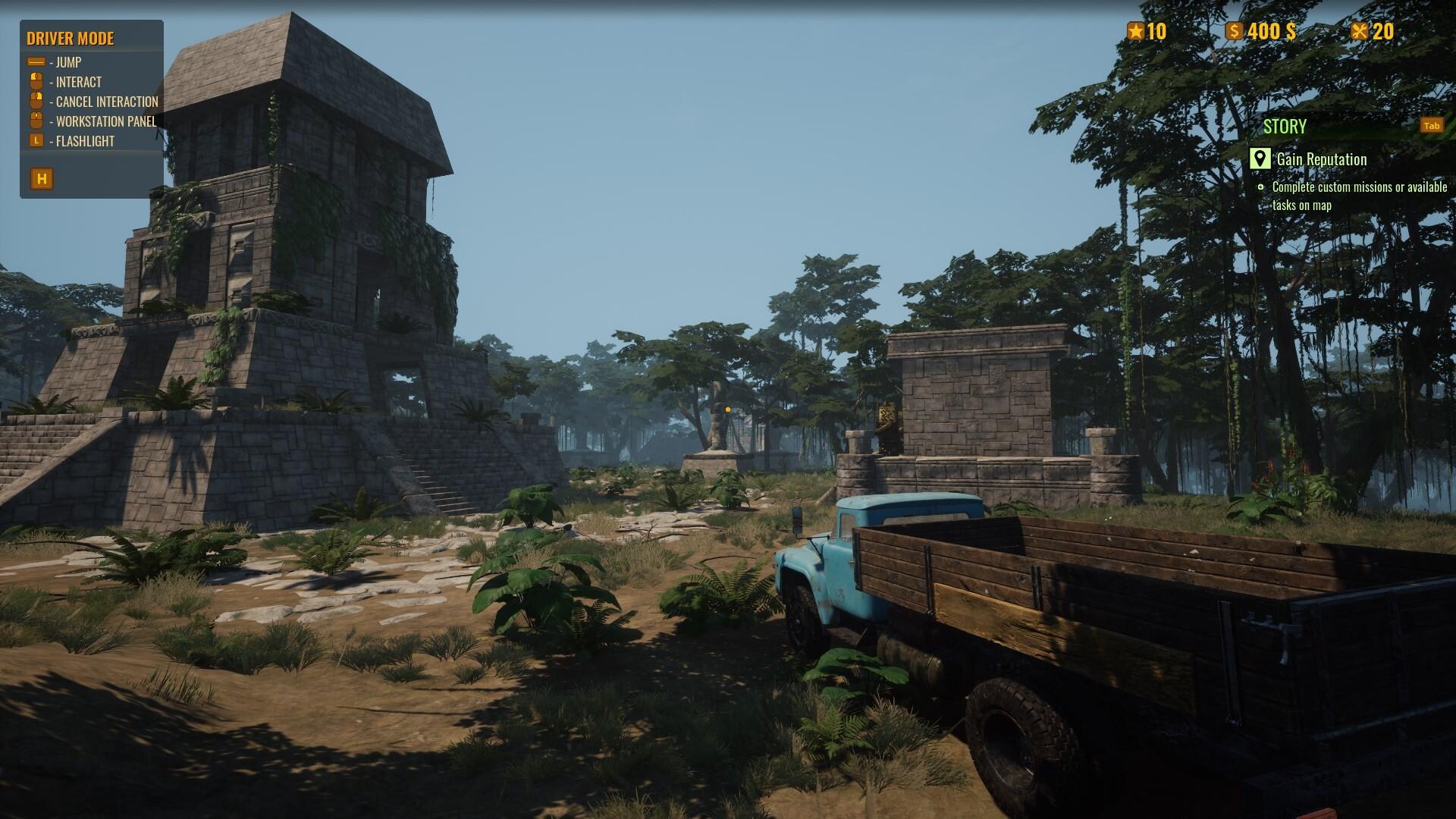Click the yellow waypoint dot near the ruins

(x=728, y=408)
